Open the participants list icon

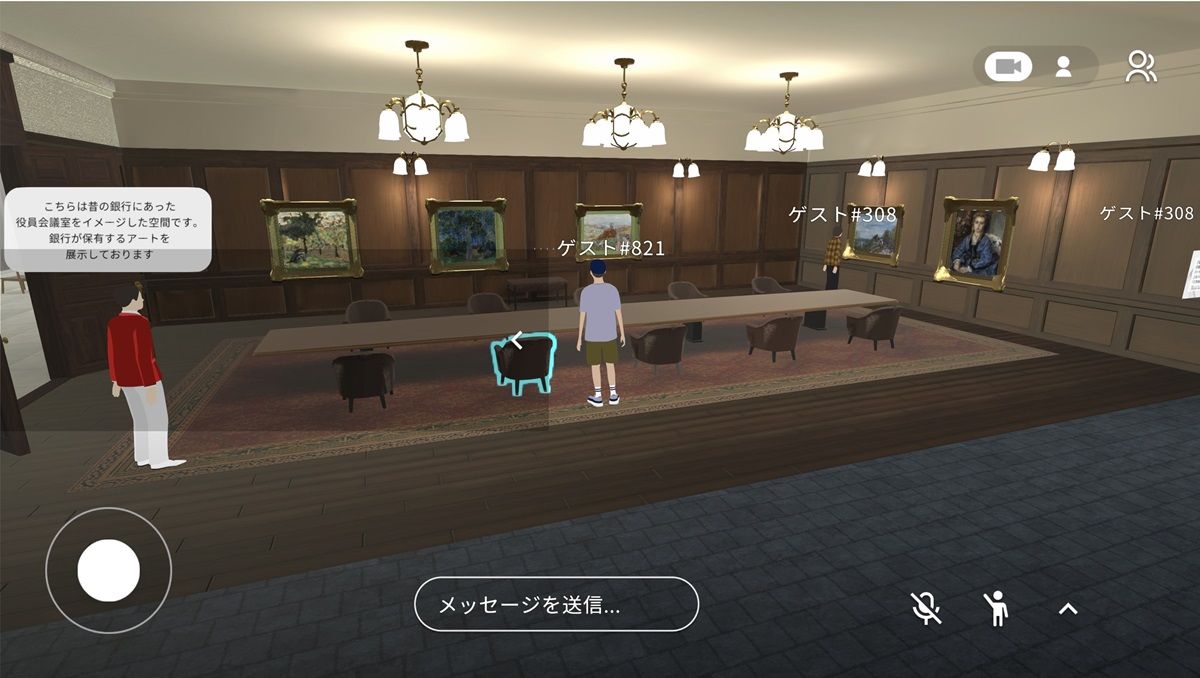(x=1140, y=67)
